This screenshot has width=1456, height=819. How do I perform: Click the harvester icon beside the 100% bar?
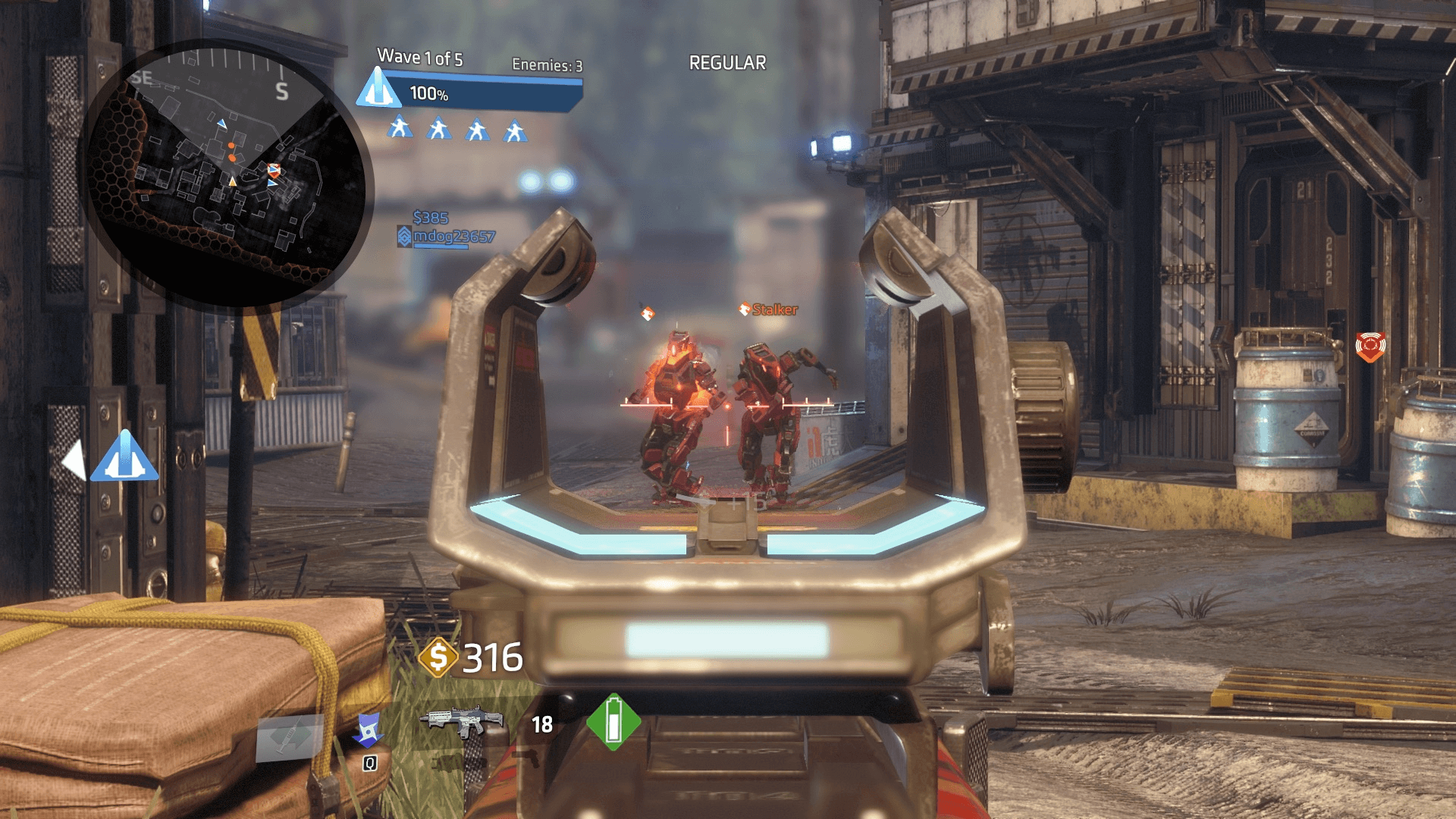tap(378, 89)
